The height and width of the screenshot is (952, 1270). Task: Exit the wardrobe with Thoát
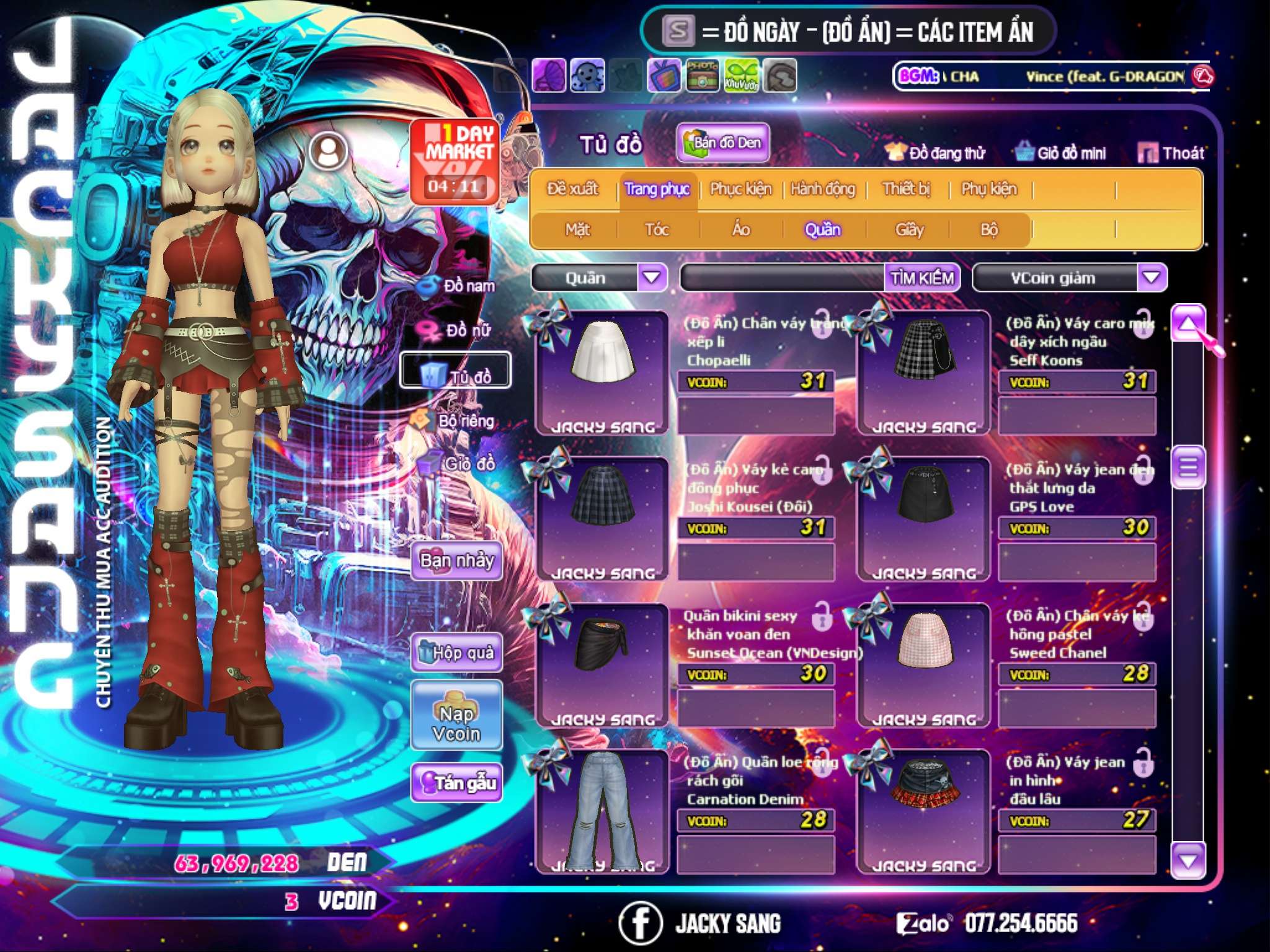click(1172, 153)
